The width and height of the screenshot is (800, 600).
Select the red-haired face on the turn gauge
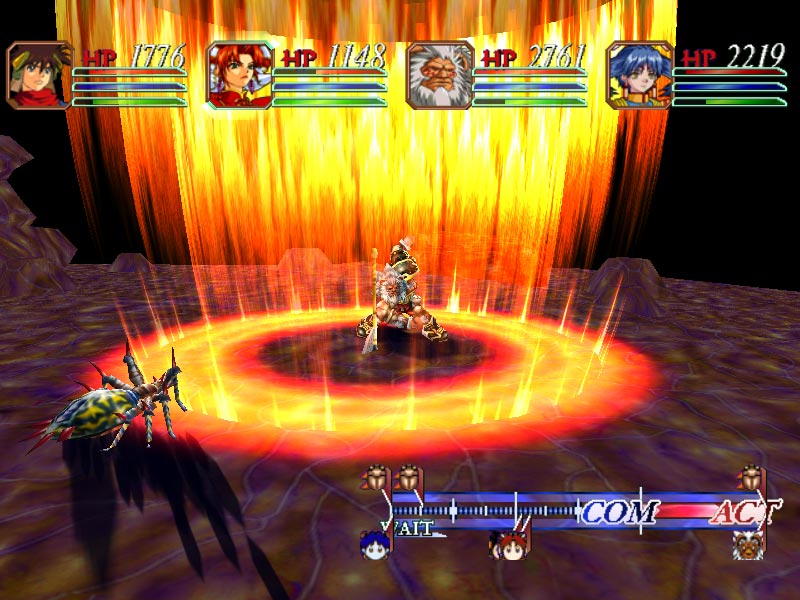tap(507, 545)
